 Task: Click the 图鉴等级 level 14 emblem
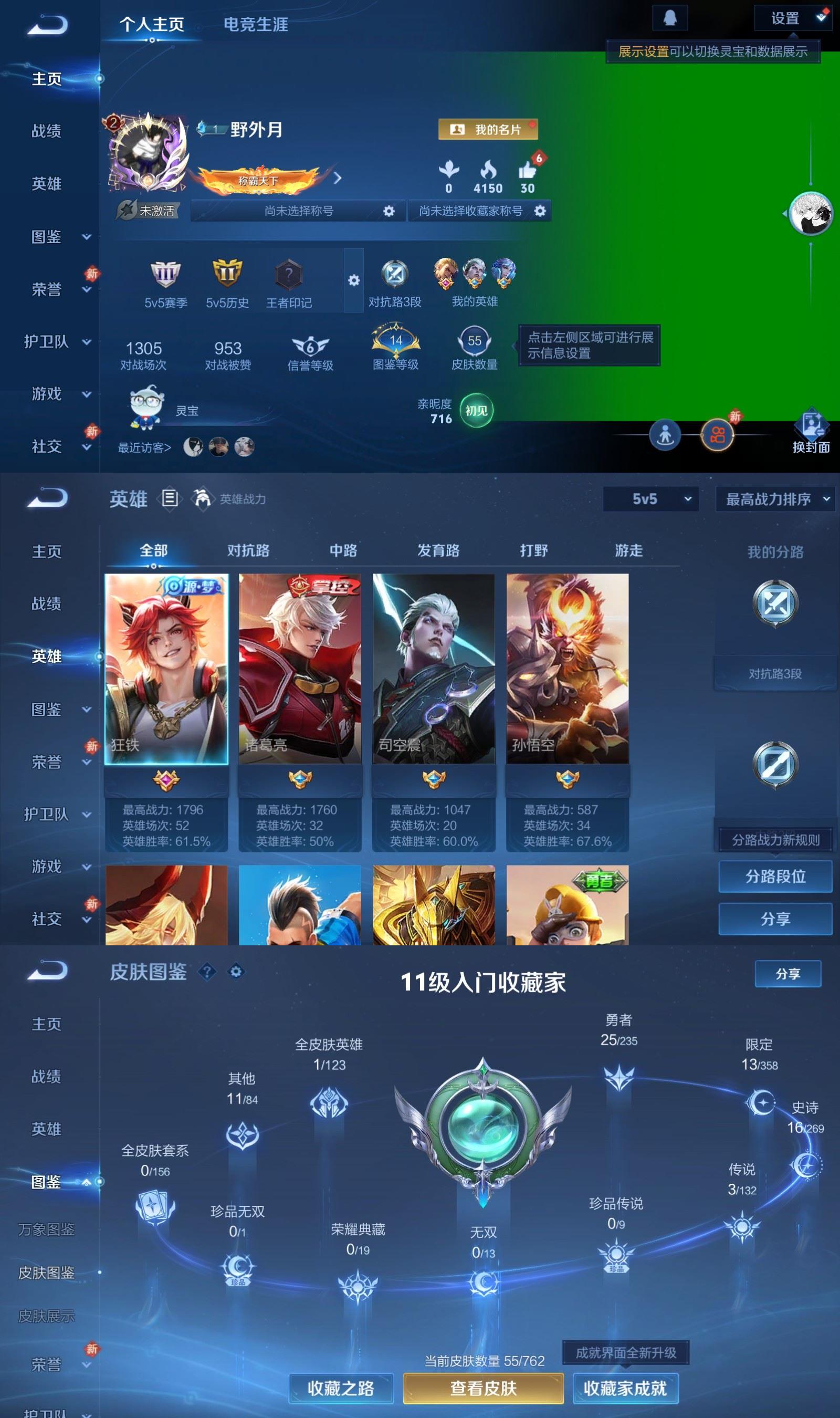point(395,341)
